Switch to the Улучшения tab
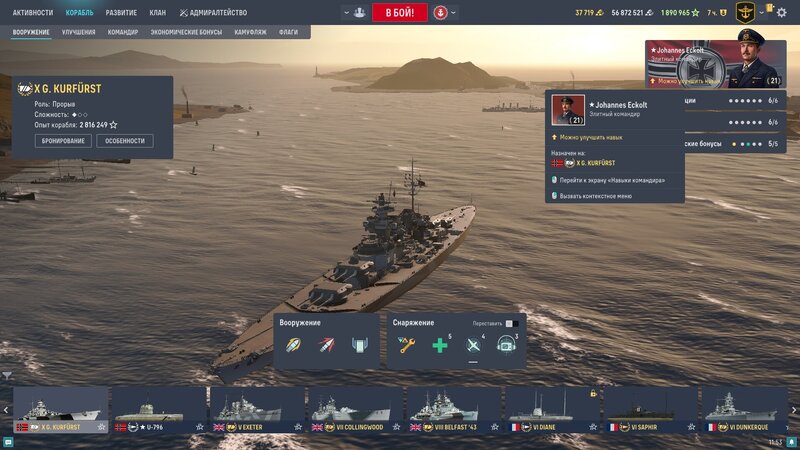 pos(79,32)
